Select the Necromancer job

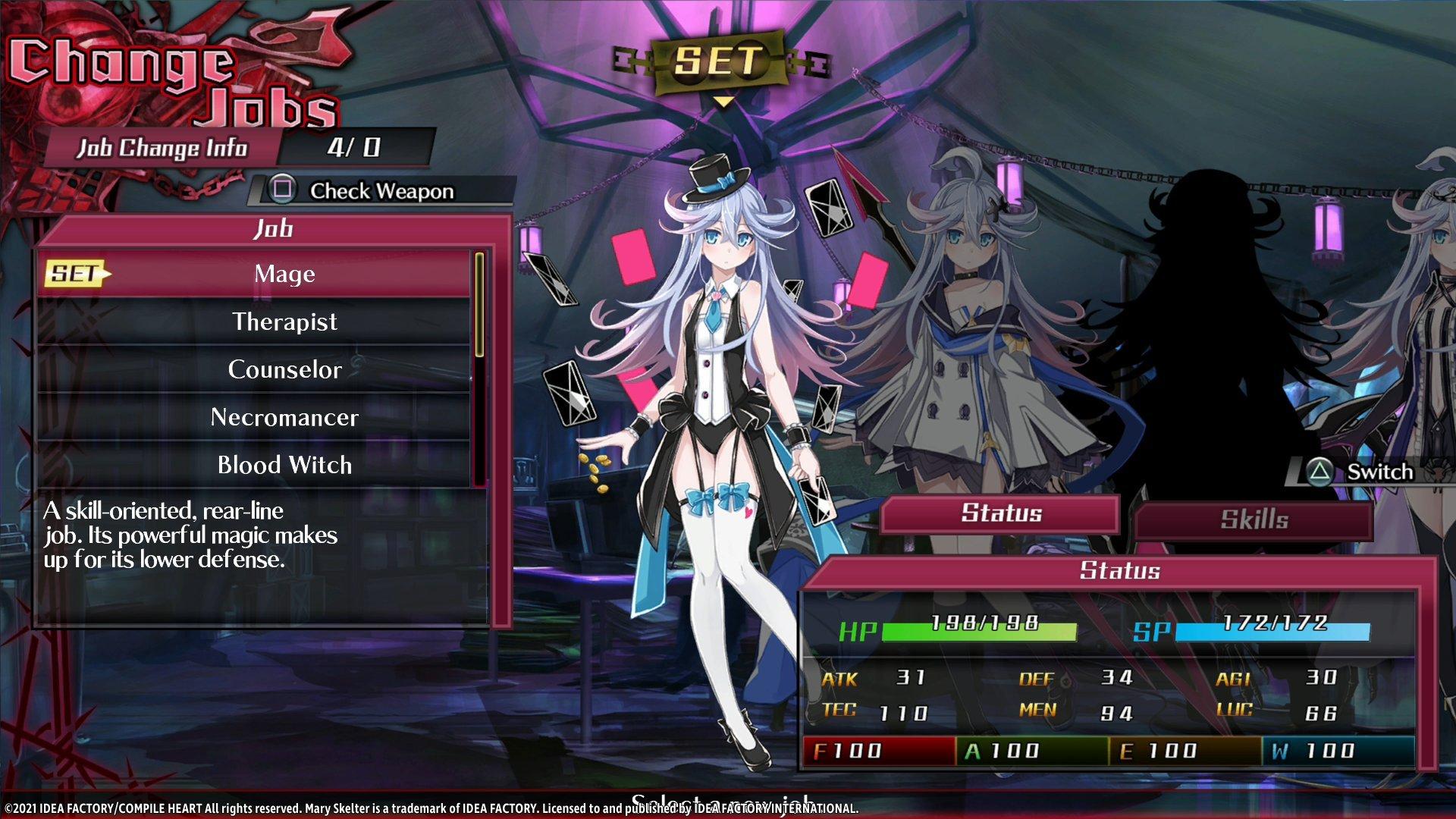(284, 416)
